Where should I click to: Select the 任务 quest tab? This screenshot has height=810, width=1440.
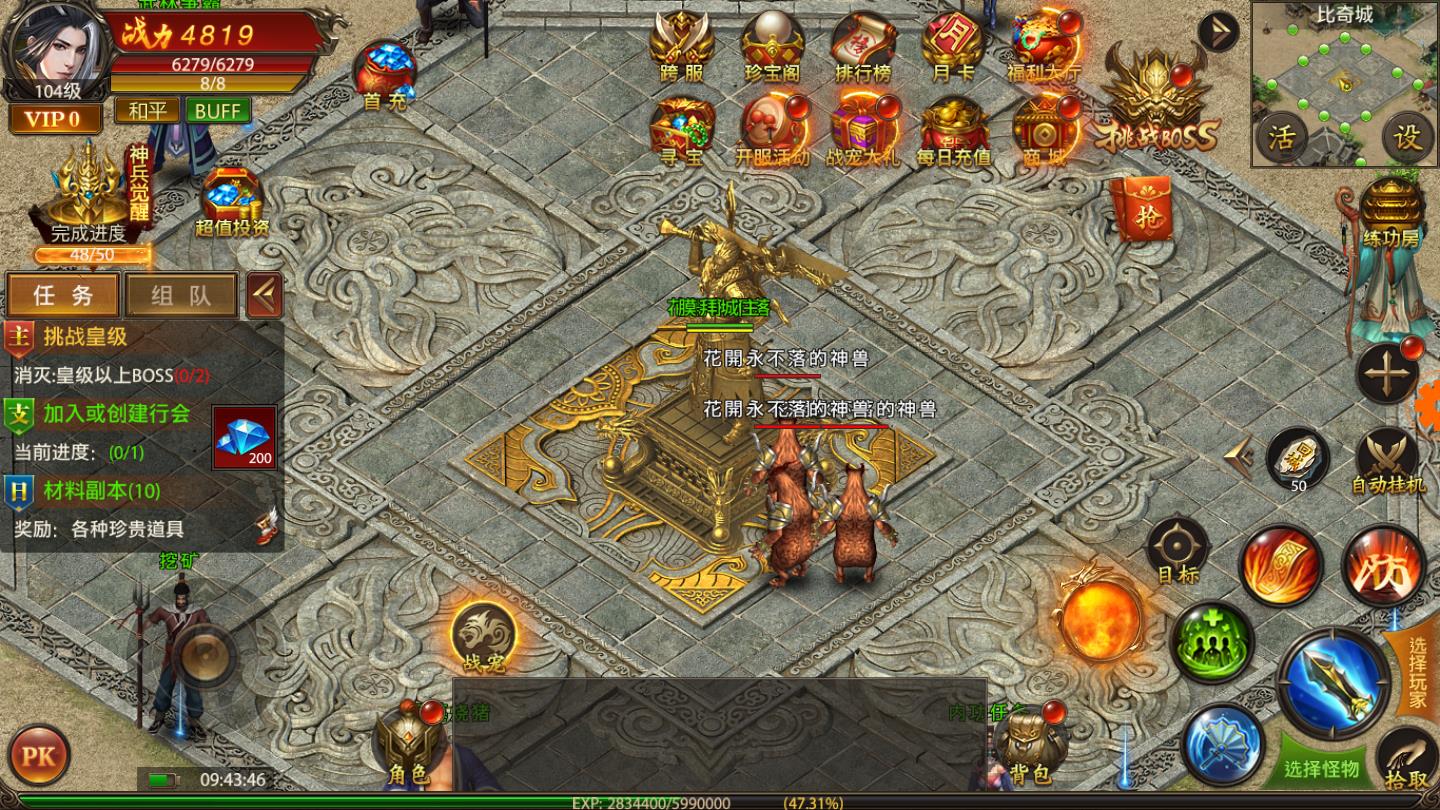tap(63, 295)
